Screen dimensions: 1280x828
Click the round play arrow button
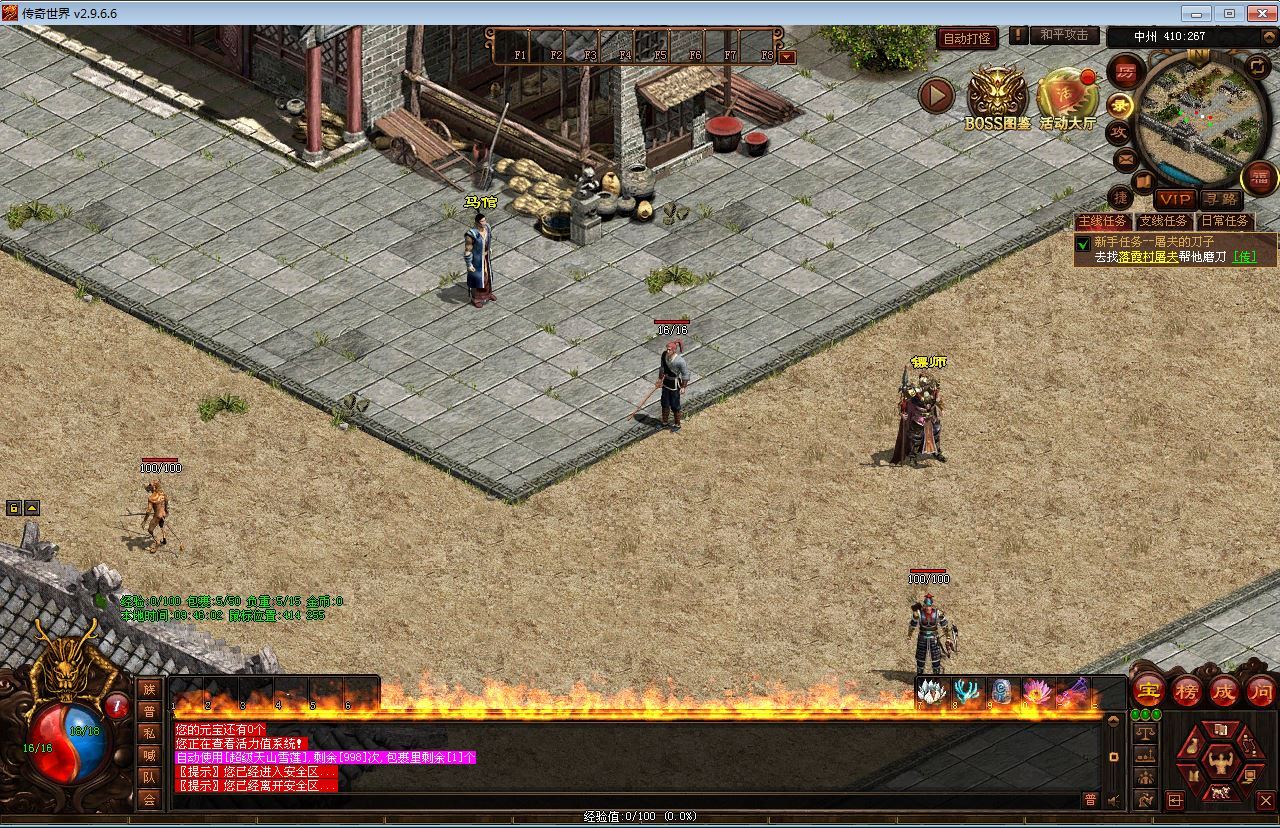(937, 95)
